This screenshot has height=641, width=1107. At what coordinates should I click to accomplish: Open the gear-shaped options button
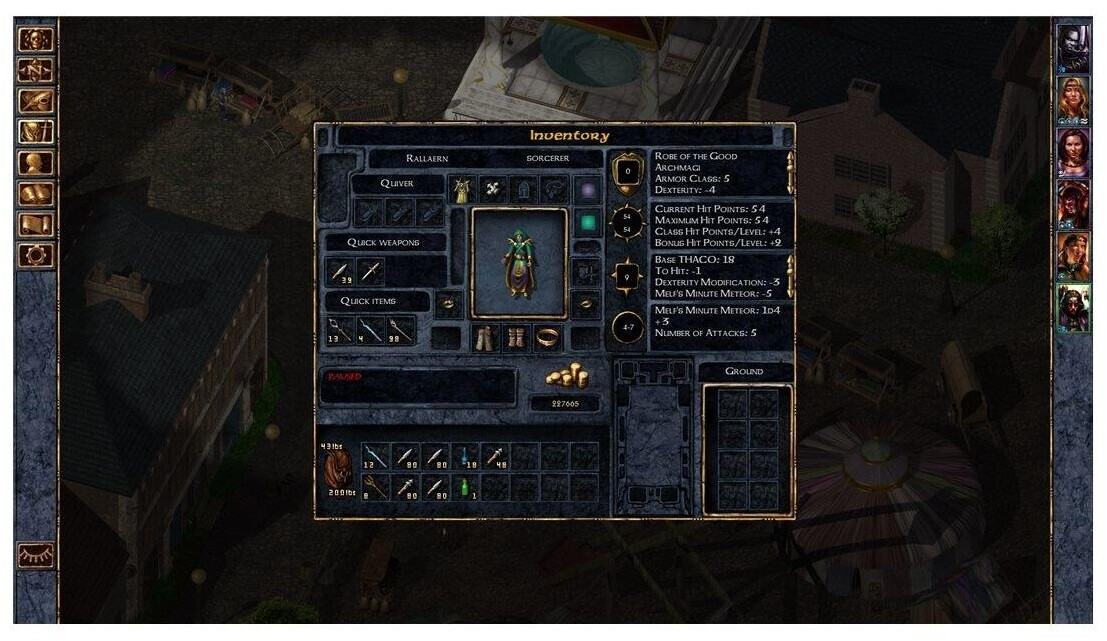coord(36,255)
